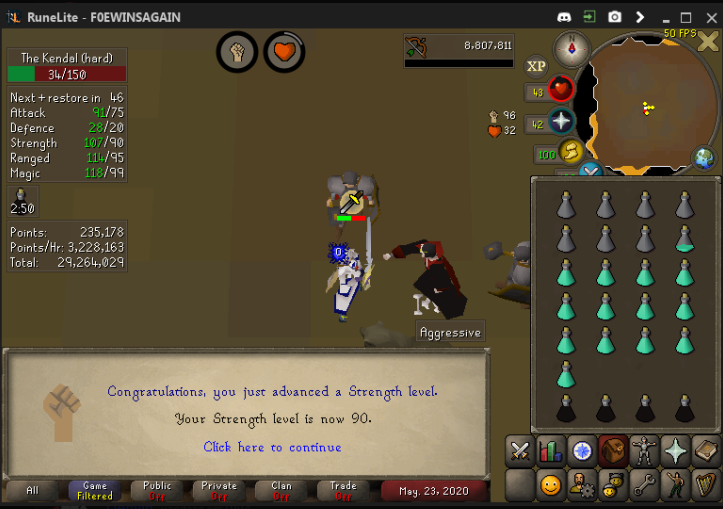Switch to the Skills tab
This screenshot has height=509, width=723.
pos(551,451)
